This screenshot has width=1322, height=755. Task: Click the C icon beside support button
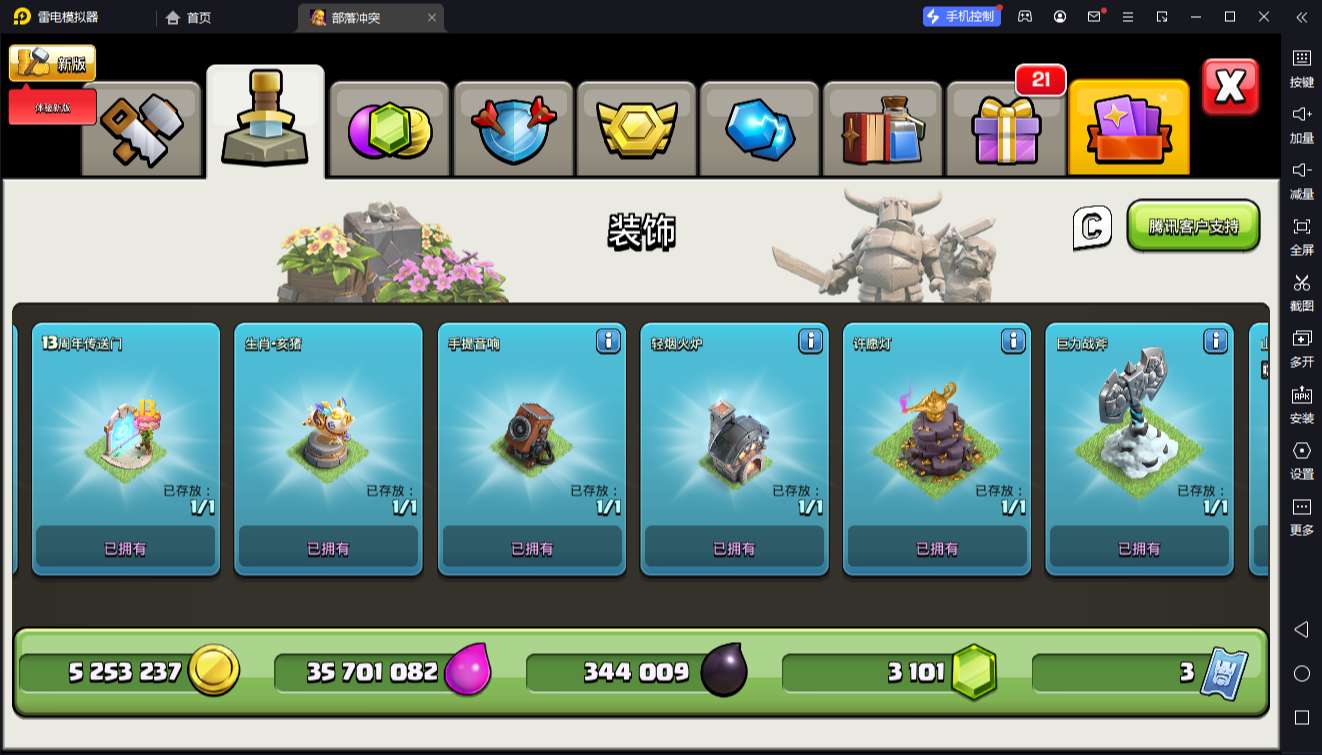[x=1092, y=227]
